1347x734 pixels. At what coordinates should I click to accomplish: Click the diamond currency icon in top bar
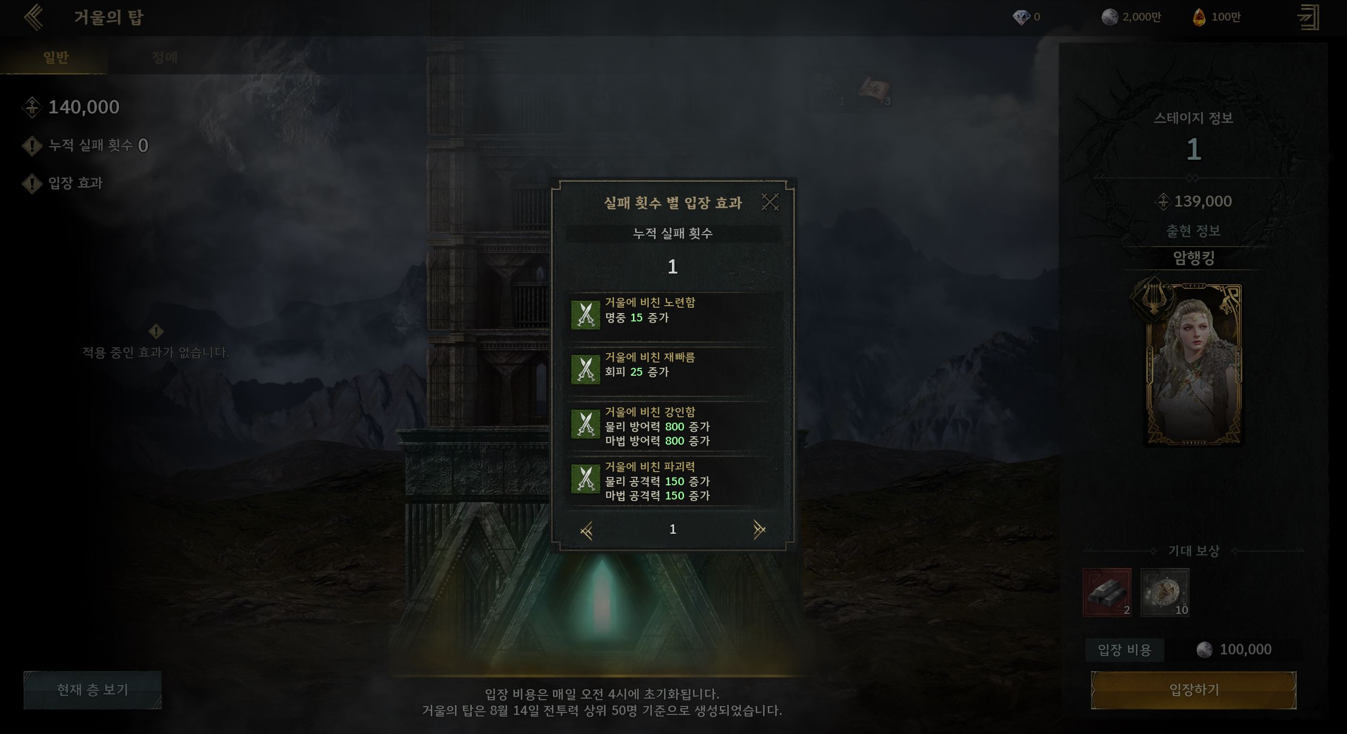point(1021,17)
